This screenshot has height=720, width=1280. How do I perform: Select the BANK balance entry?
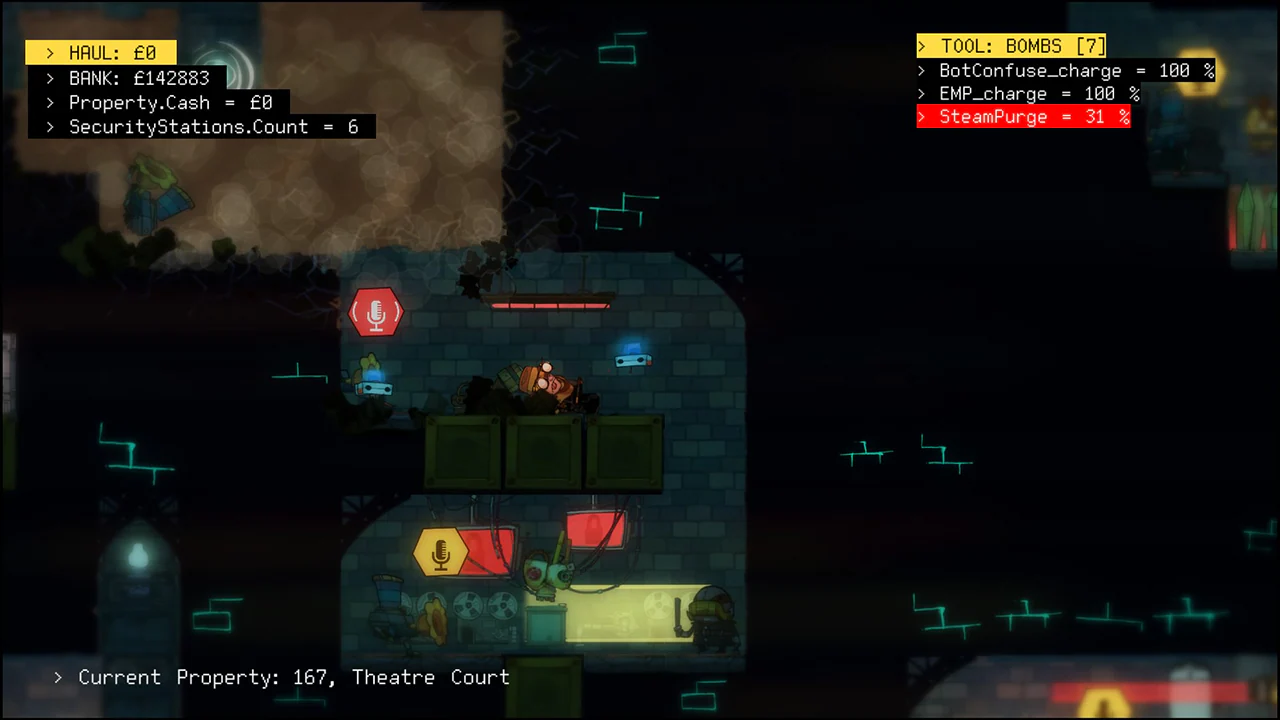click(138, 78)
